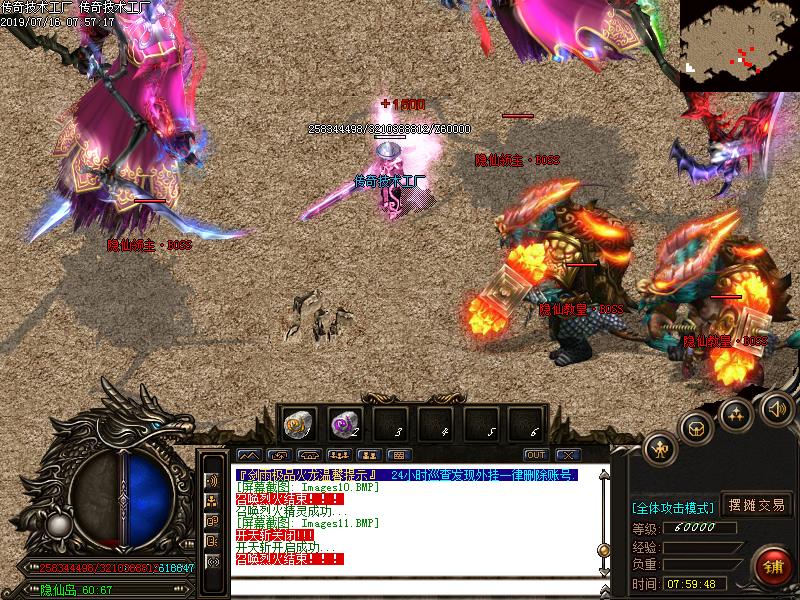This screenshot has width=800, height=600.
Task: Use the purple scroll in hotbar slot 2
Action: tap(343, 423)
